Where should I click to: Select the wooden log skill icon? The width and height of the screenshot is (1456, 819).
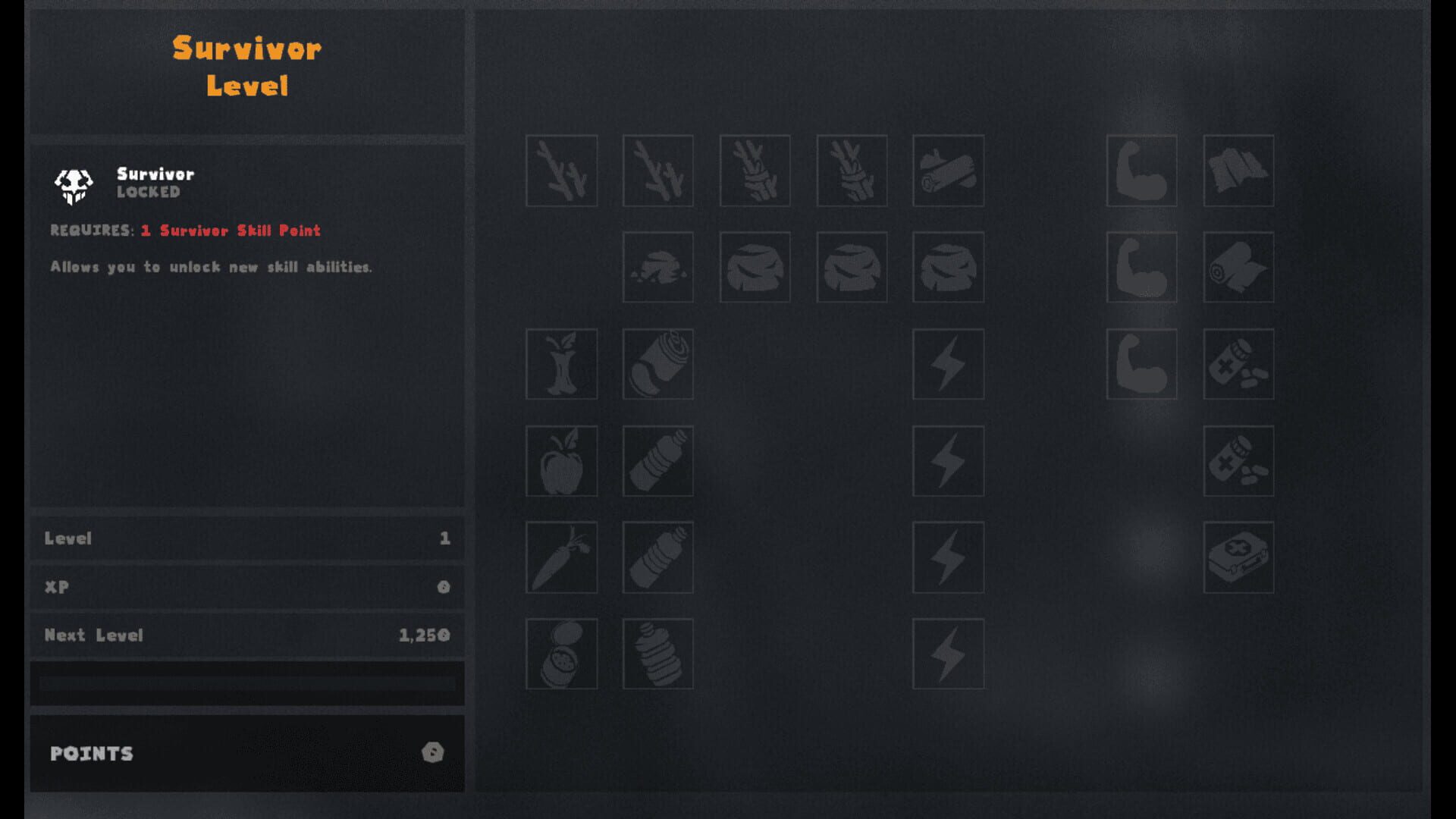point(947,171)
